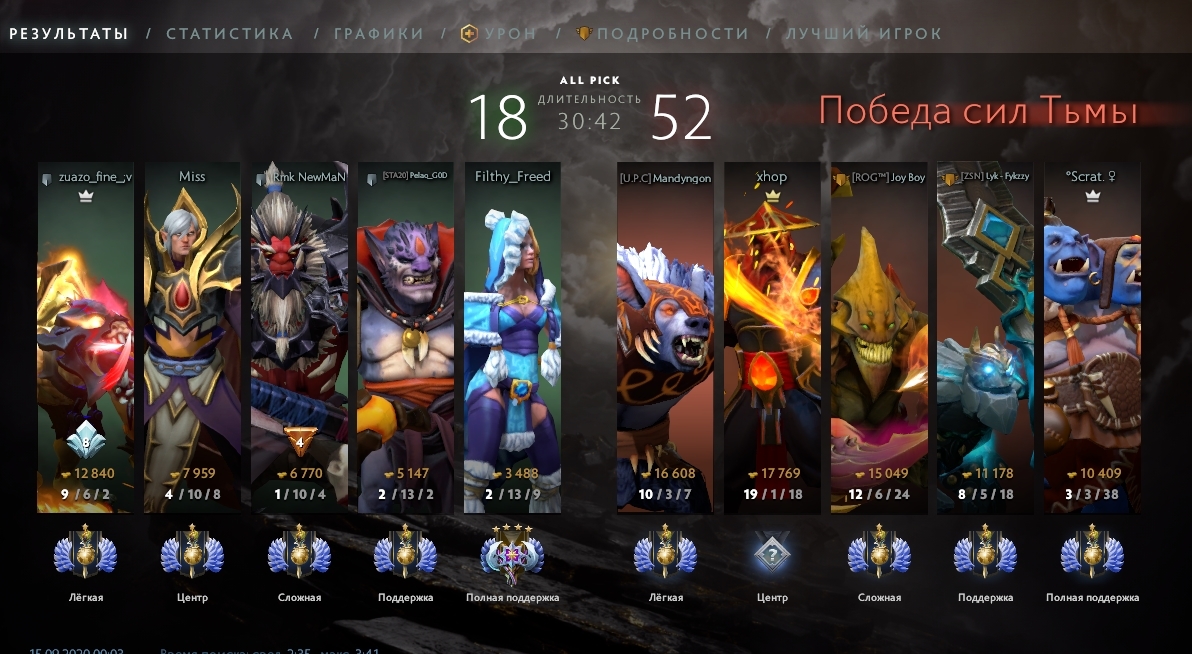
Task: Switch to the Статистика tab
Action: (230, 34)
